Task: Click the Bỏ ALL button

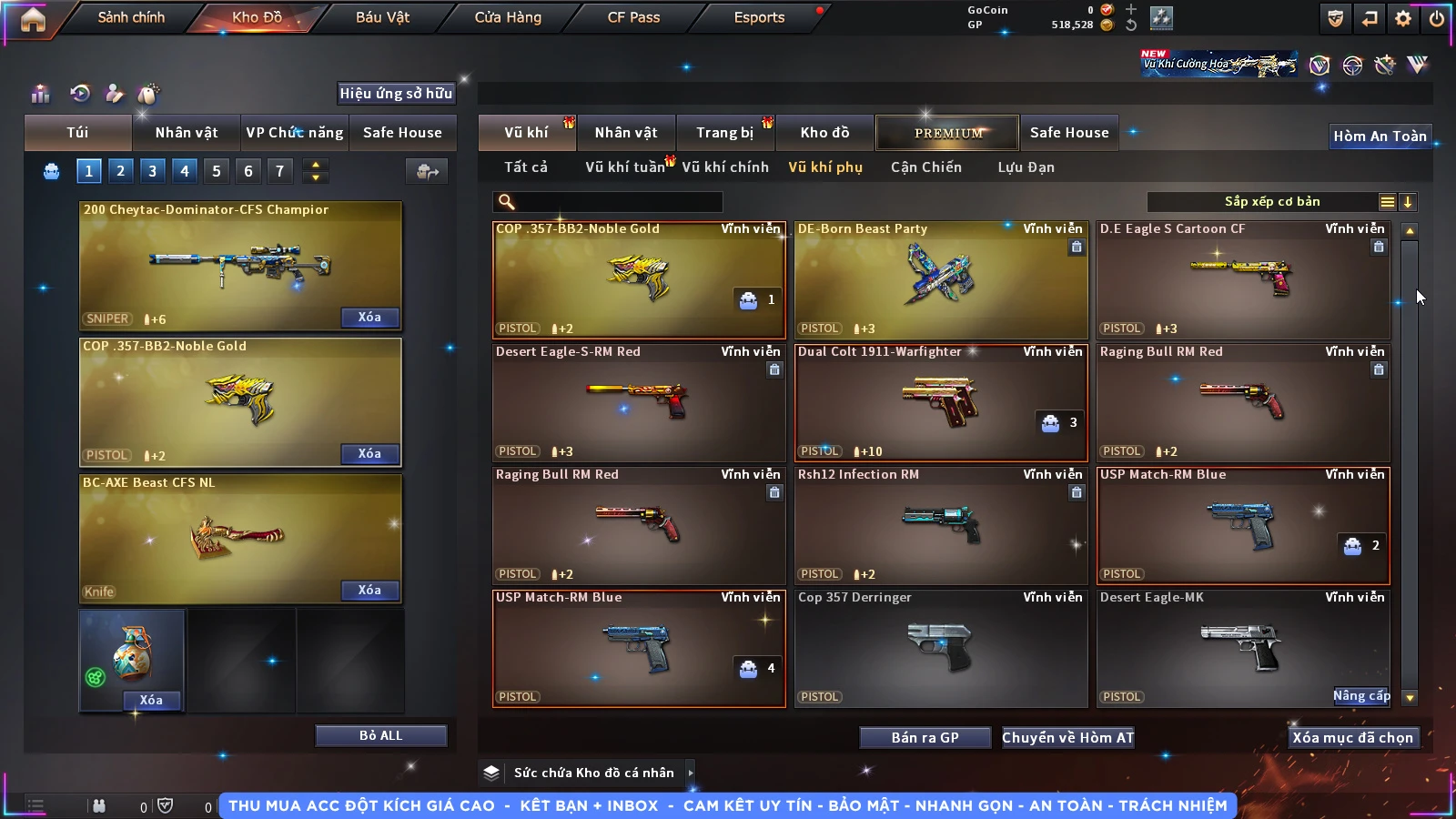Action: [380, 735]
